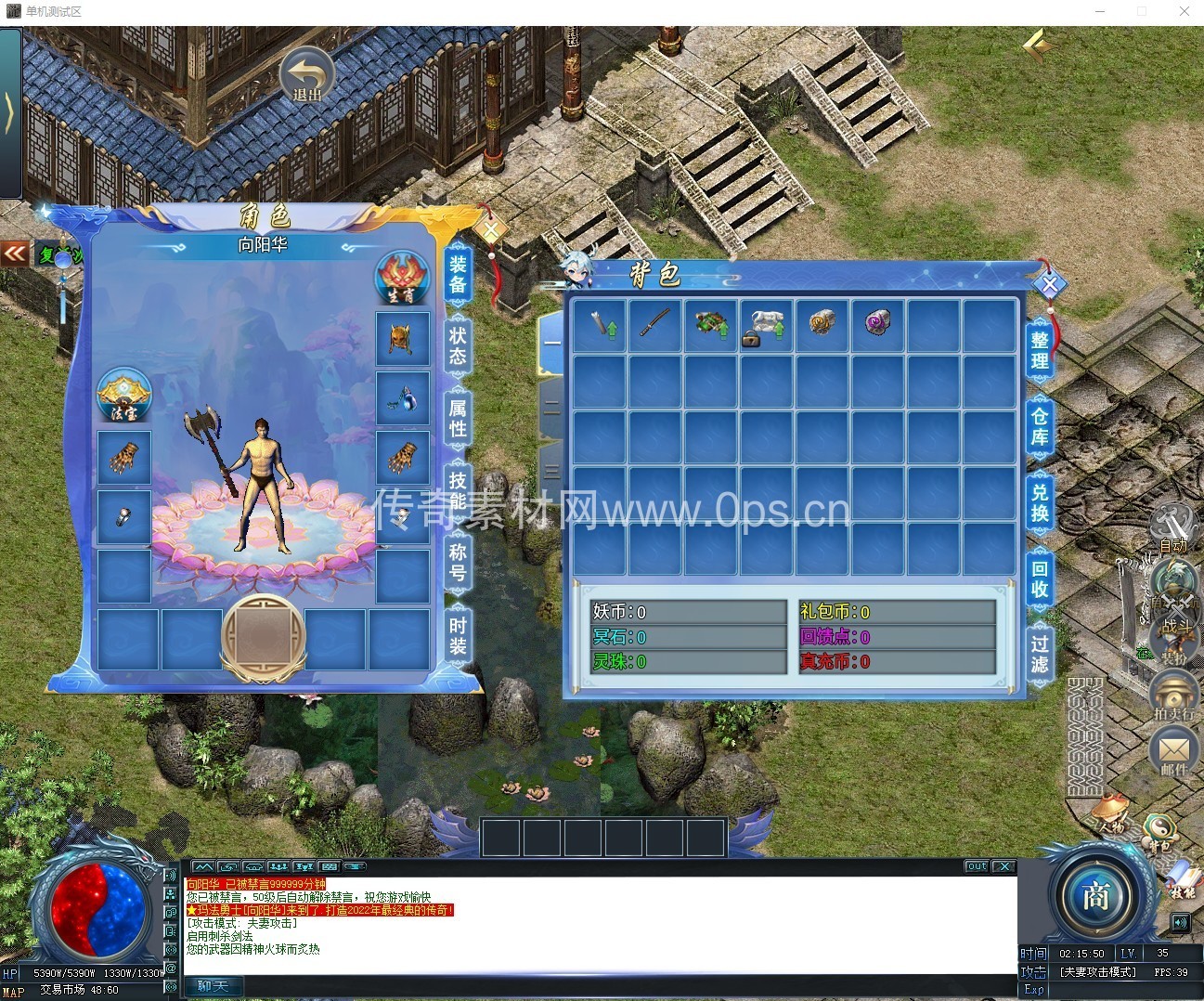The width and height of the screenshot is (1204, 1001).
Task: Open the 邮件 mail icon
Action: (x=1173, y=751)
